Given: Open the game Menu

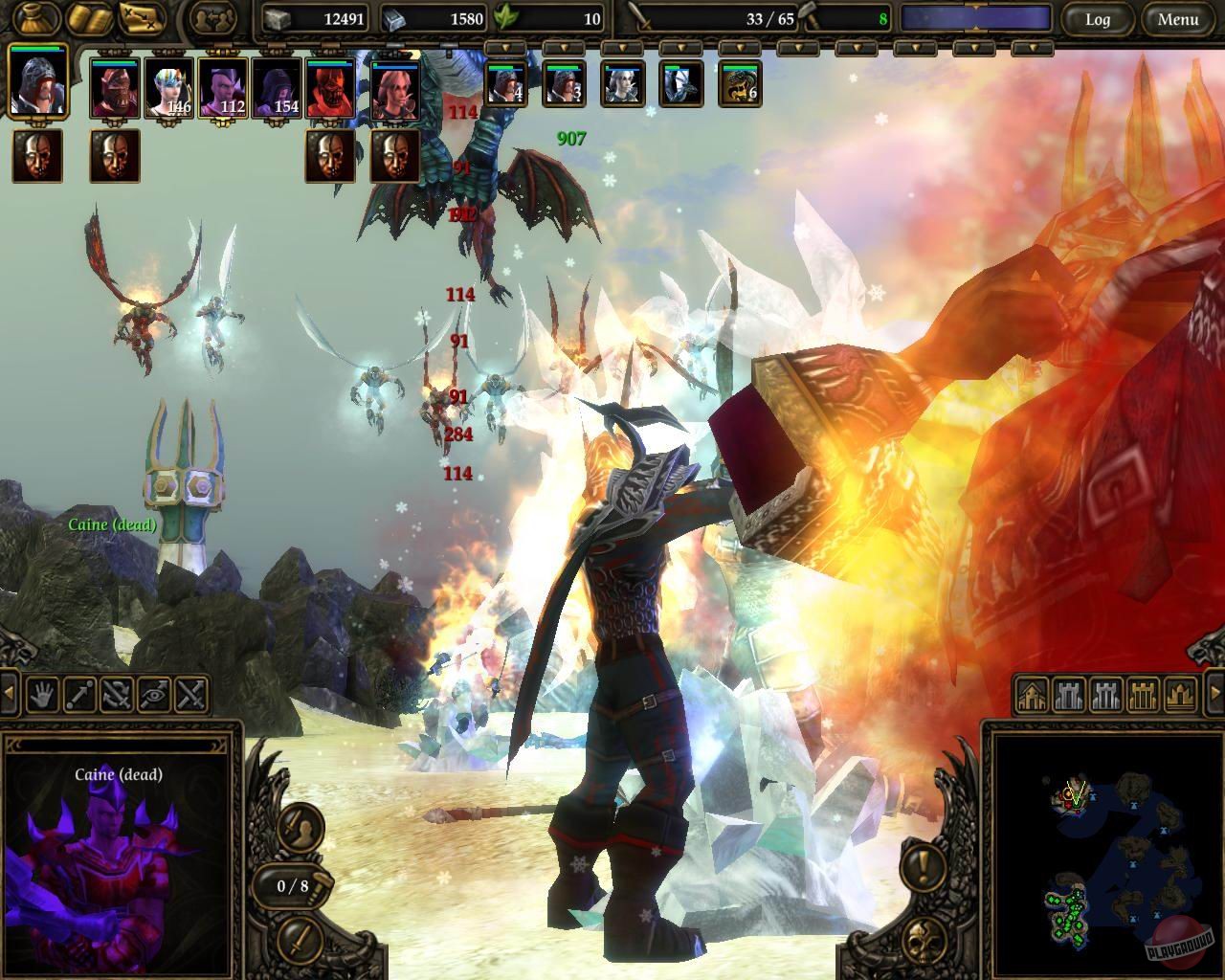Looking at the screenshot, I should [x=1178, y=18].
